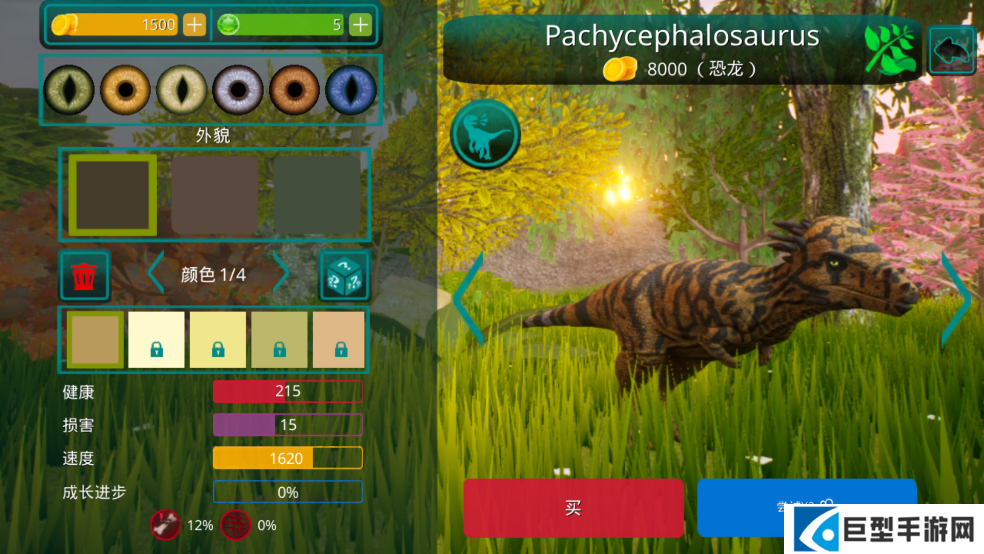Go to the next color page

(282, 274)
